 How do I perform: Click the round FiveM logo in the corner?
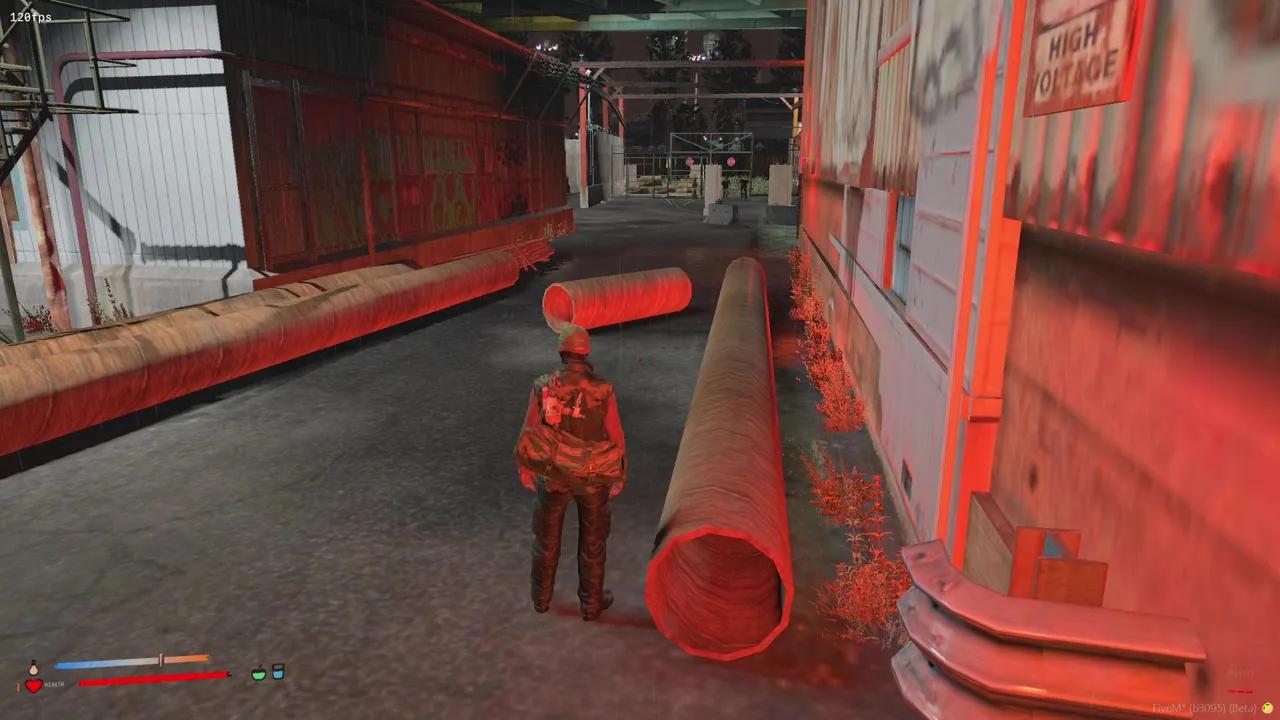1267,707
